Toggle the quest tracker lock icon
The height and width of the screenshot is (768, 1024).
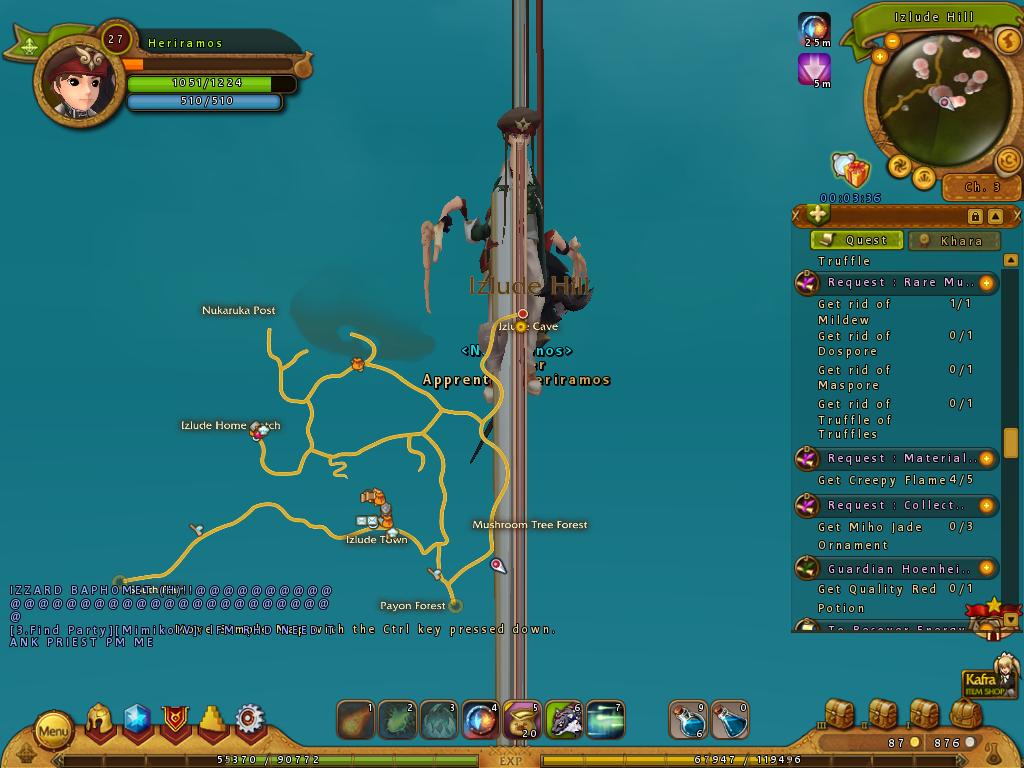tap(975, 217)
